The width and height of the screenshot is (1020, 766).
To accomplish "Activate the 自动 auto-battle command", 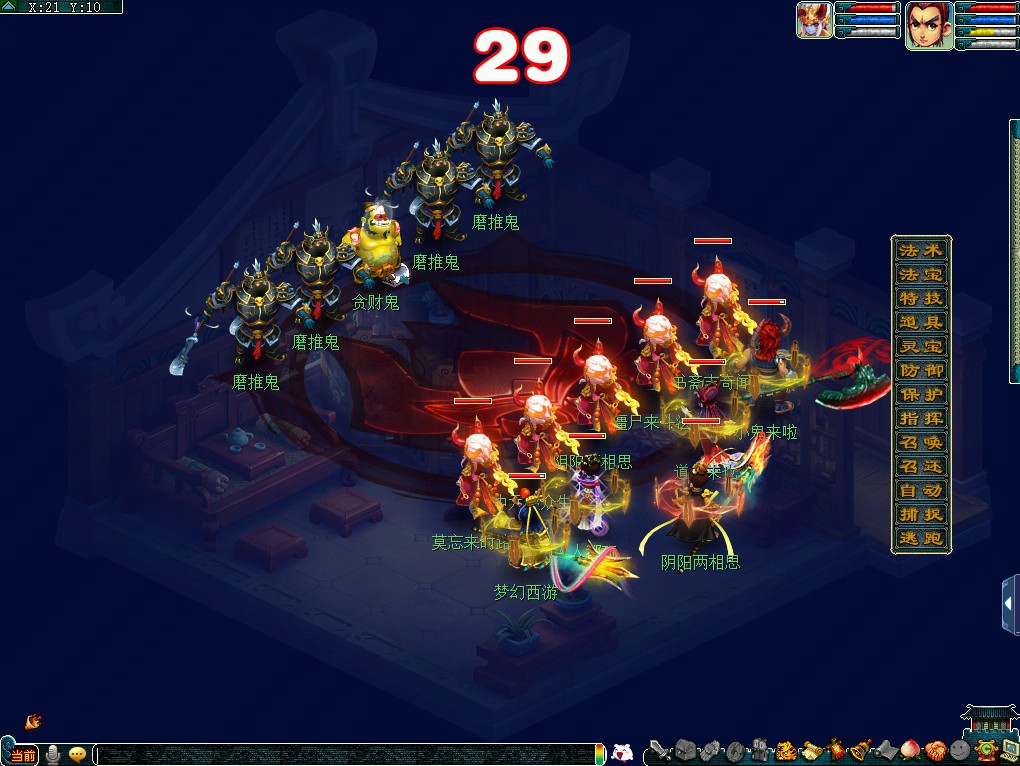I will click(x=920, y=491).
